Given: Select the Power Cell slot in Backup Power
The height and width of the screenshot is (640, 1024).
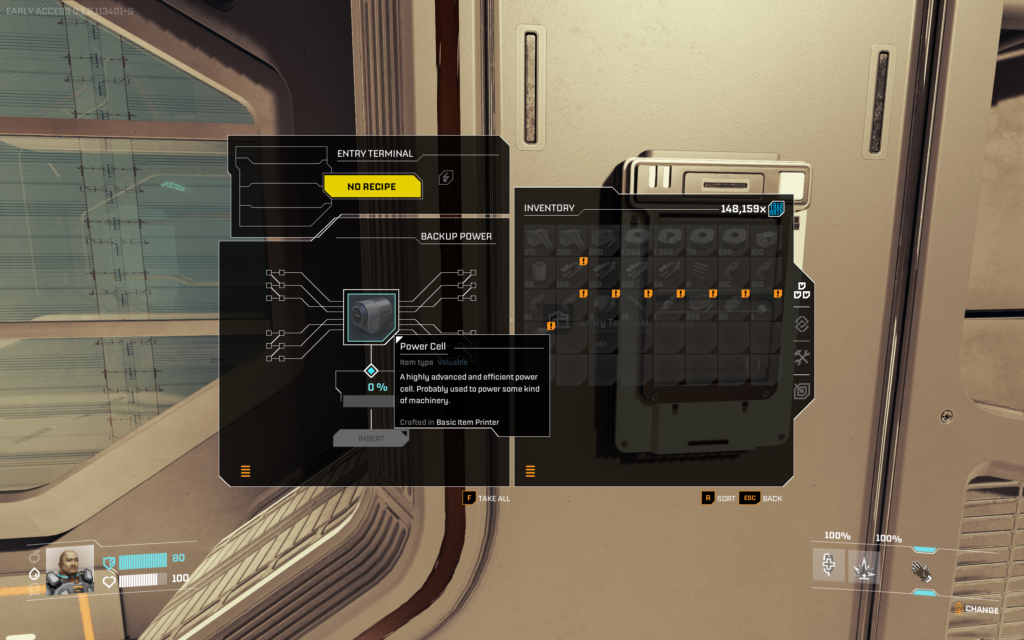Looking at the screenshot, I should point(371,316).
